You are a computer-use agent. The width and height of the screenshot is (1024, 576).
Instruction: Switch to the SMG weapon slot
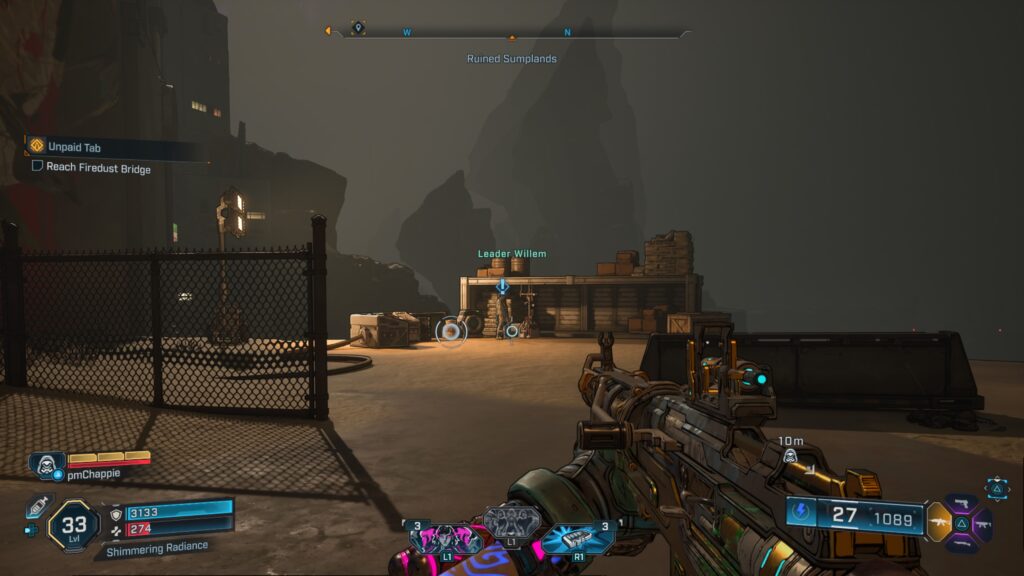click(x=984, y=522)
